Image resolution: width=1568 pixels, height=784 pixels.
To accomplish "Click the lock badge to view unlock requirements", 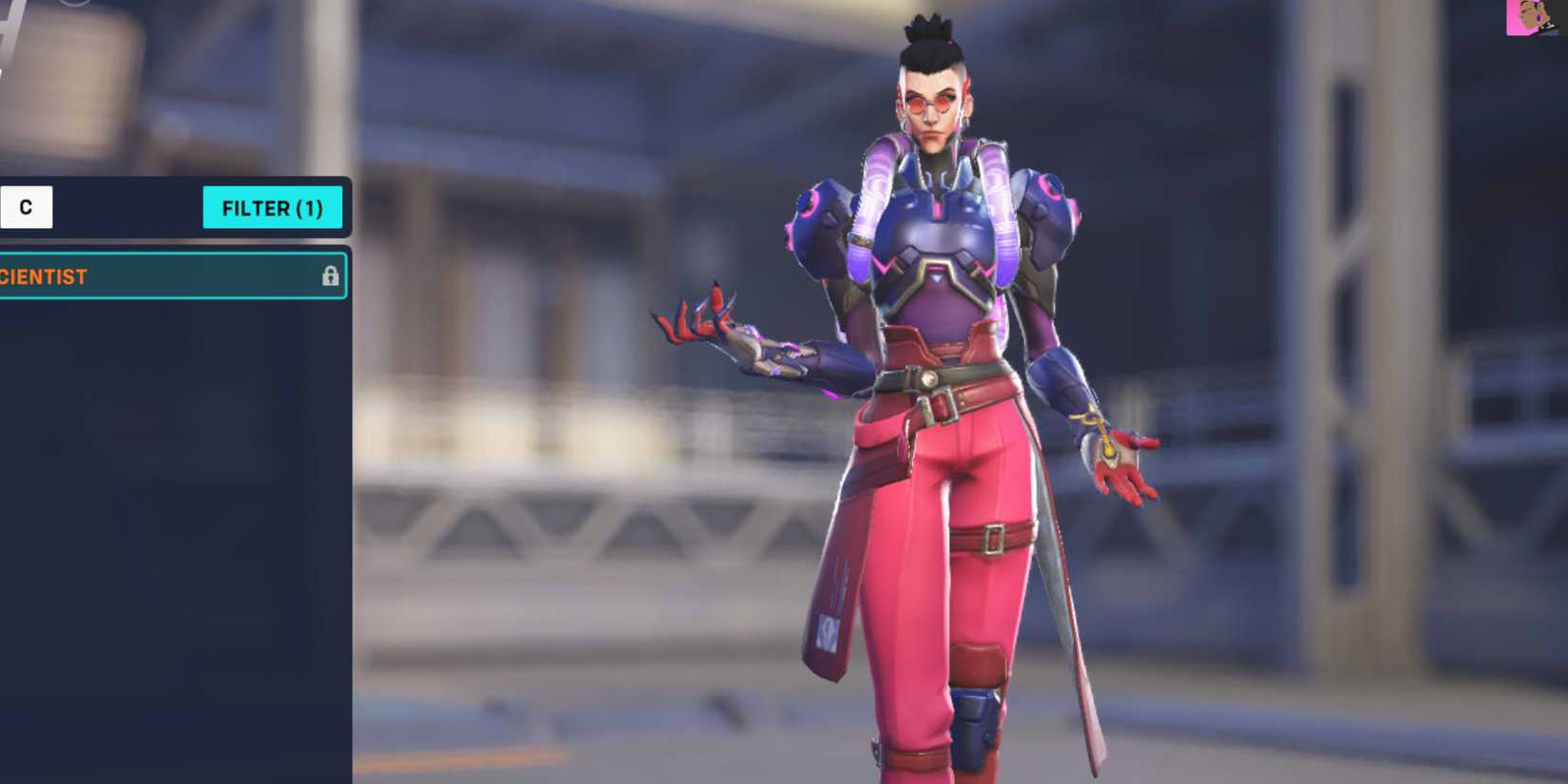I will point(331,277).
